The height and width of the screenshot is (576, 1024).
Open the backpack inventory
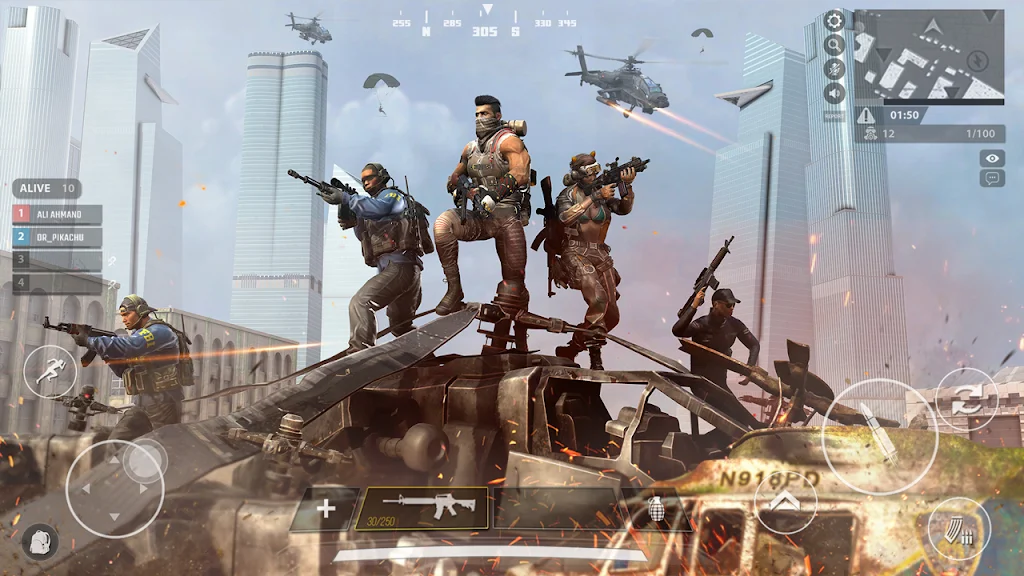click(40, 541)
